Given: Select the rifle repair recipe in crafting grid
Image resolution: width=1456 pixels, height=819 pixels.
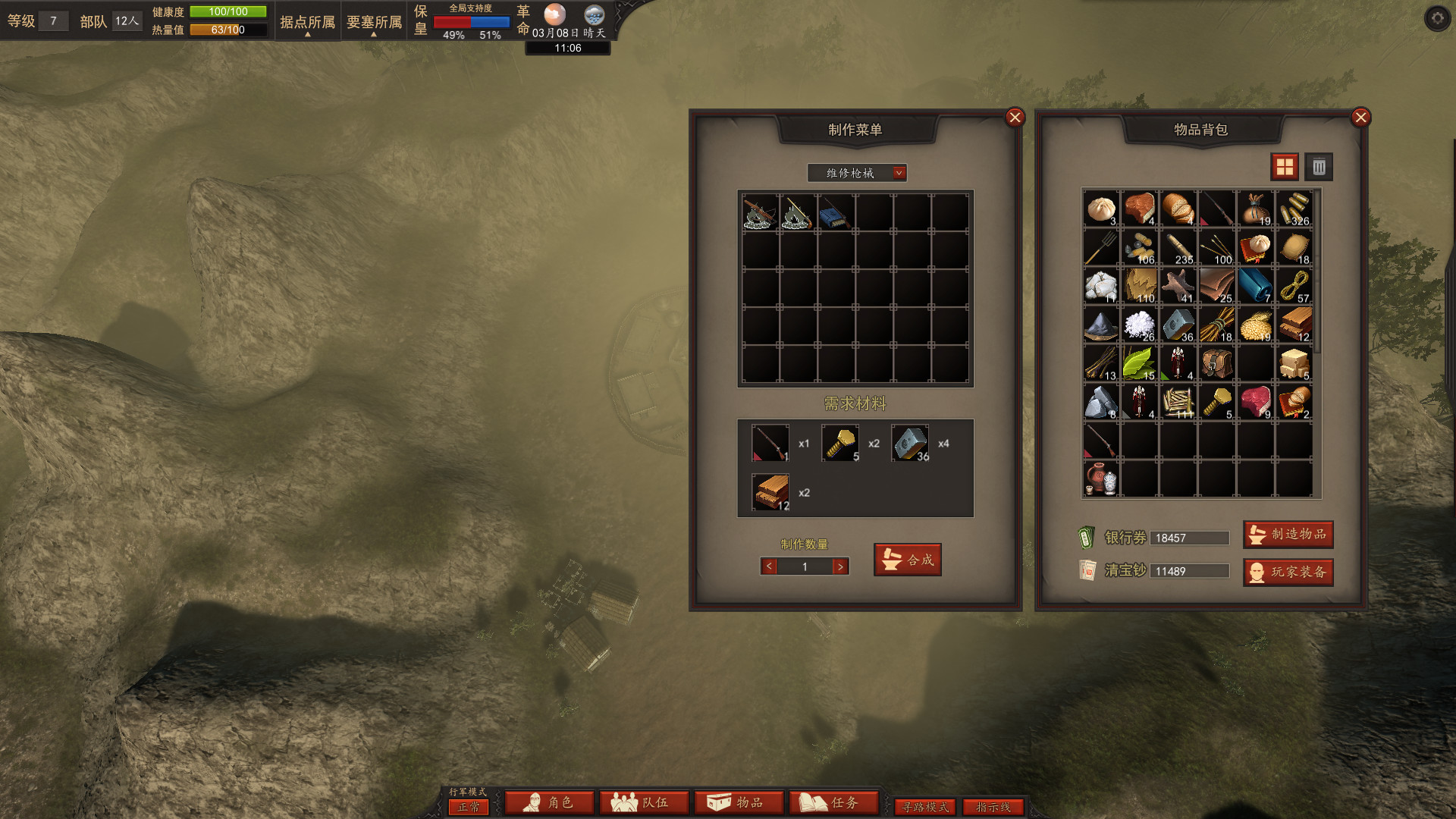Looking at the screenshot, I should point(759,212).
